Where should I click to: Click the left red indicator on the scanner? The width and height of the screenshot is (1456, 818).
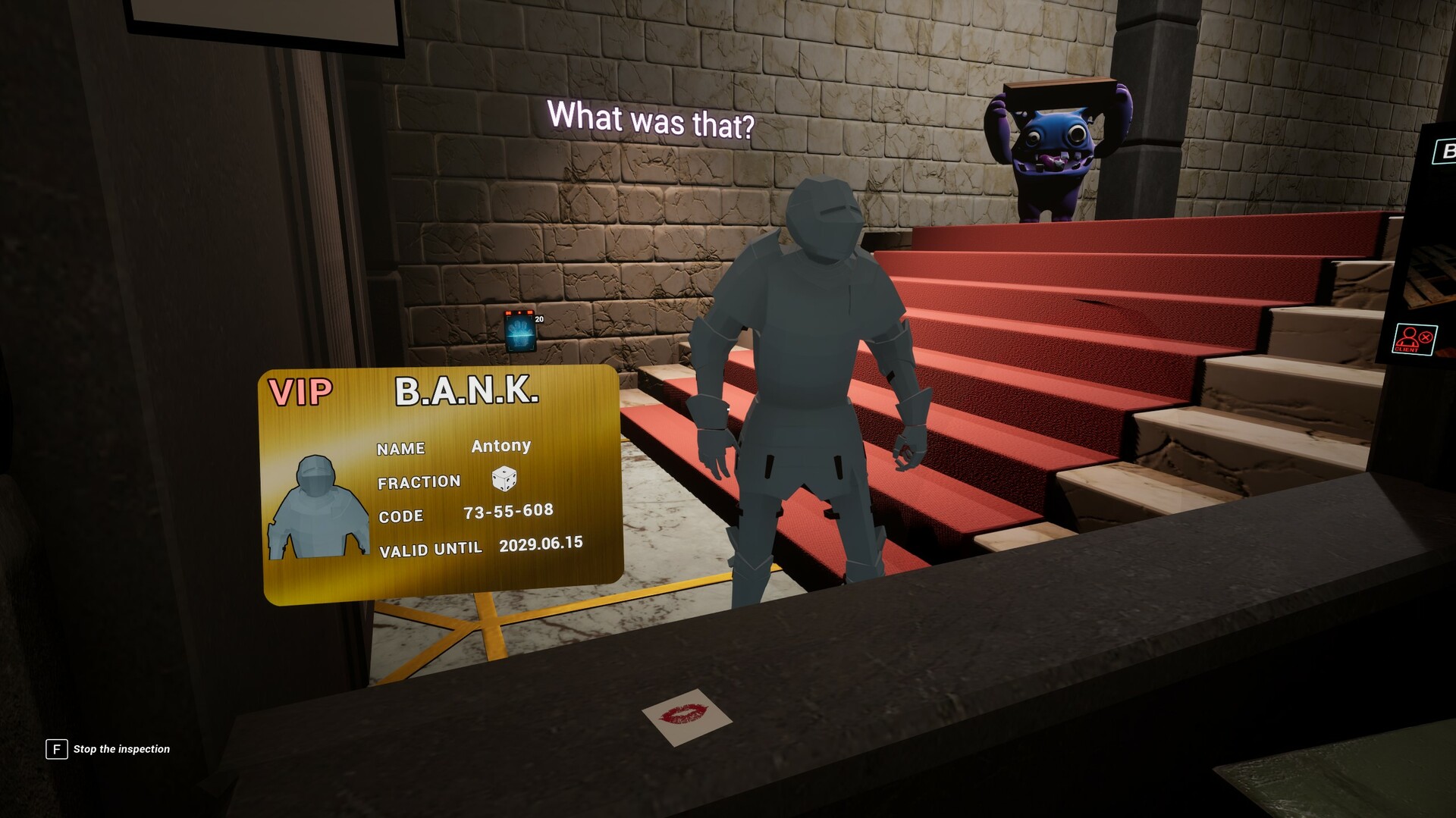pyautogui.click(x=509, y=313)
